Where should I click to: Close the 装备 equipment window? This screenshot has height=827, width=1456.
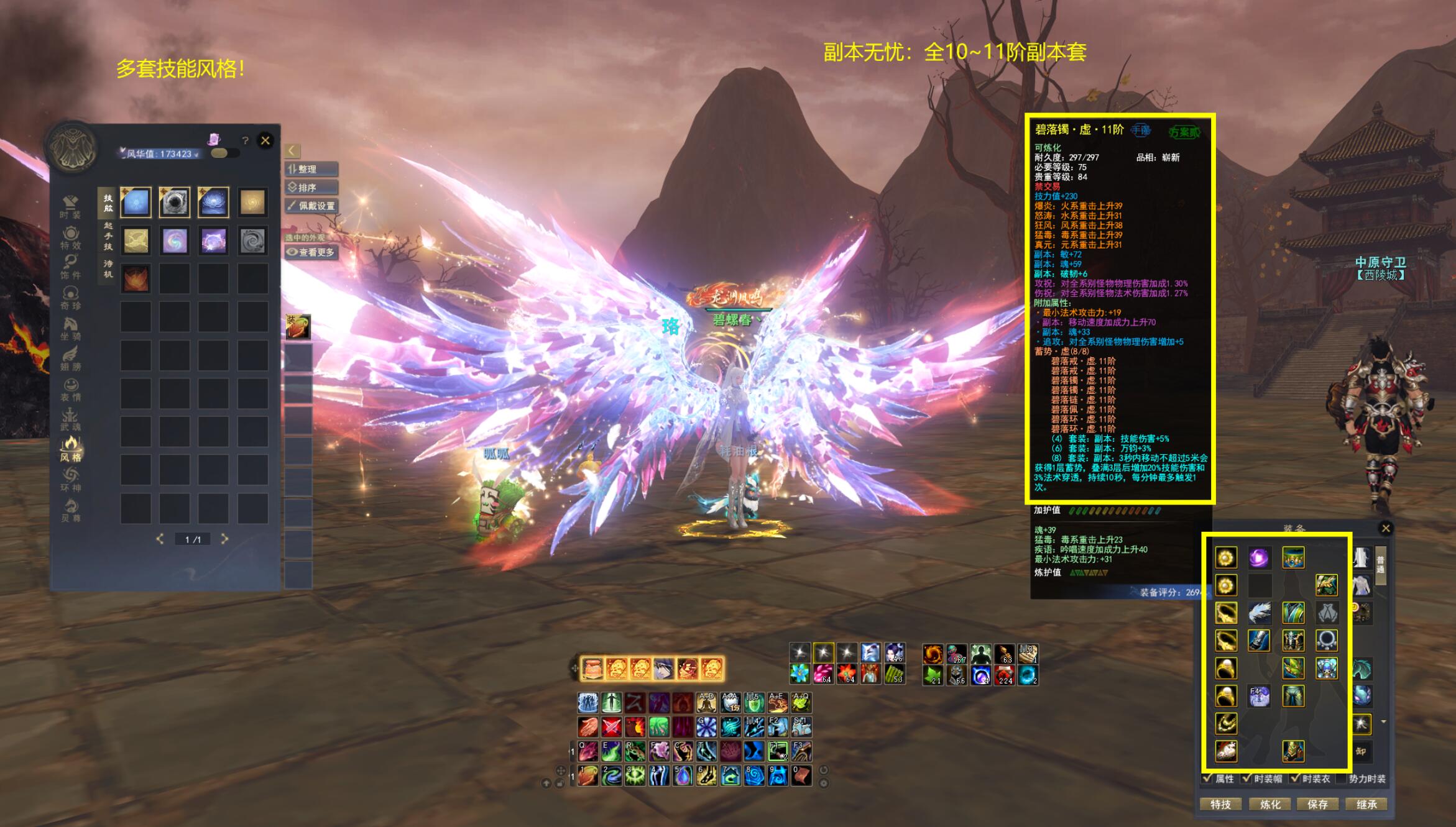pyautogui.click(x=1386, y=528)
